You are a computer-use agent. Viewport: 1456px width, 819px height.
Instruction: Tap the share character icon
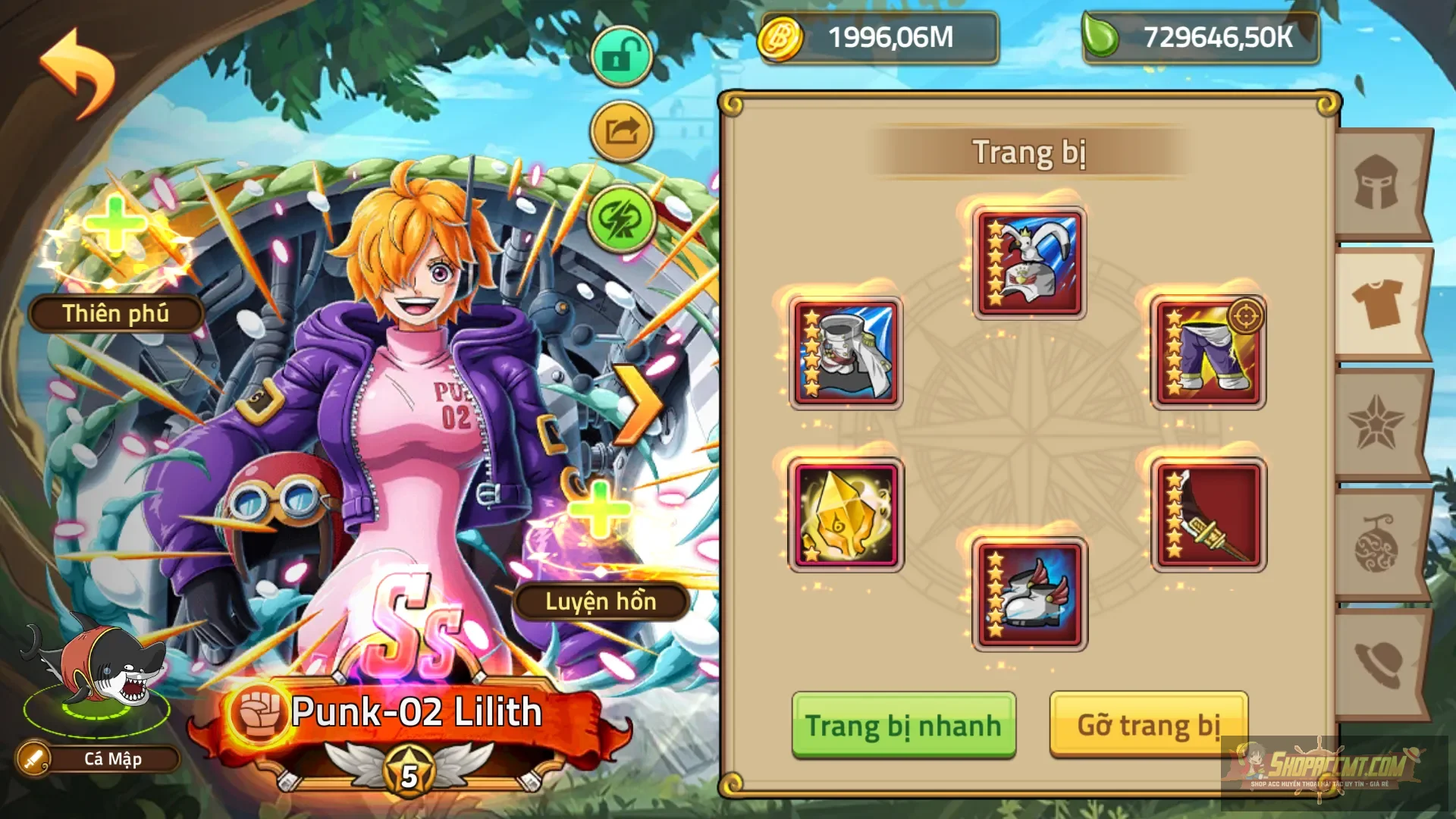(620, 130)
